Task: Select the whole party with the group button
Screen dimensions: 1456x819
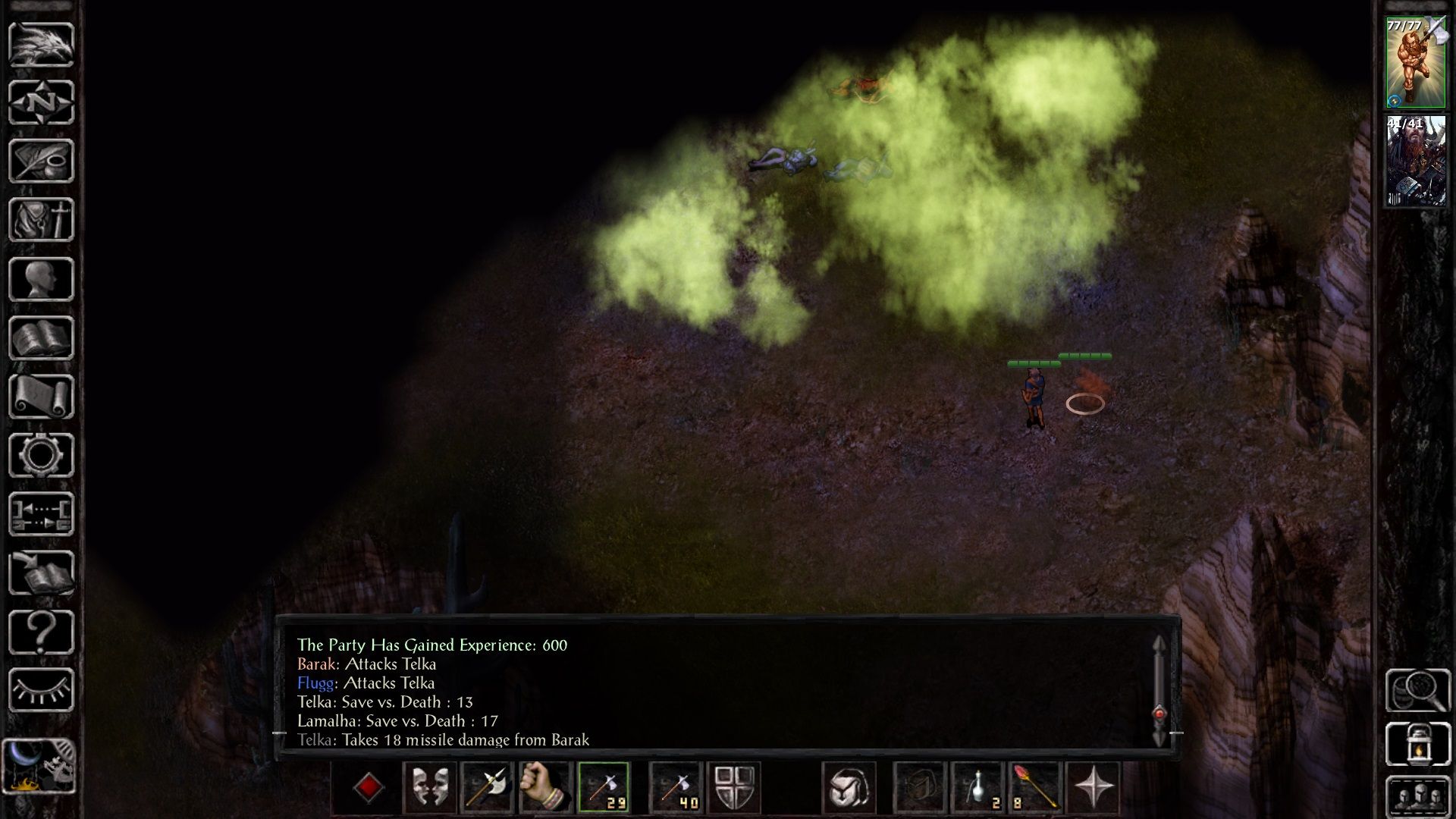Action: point(1417,797)
